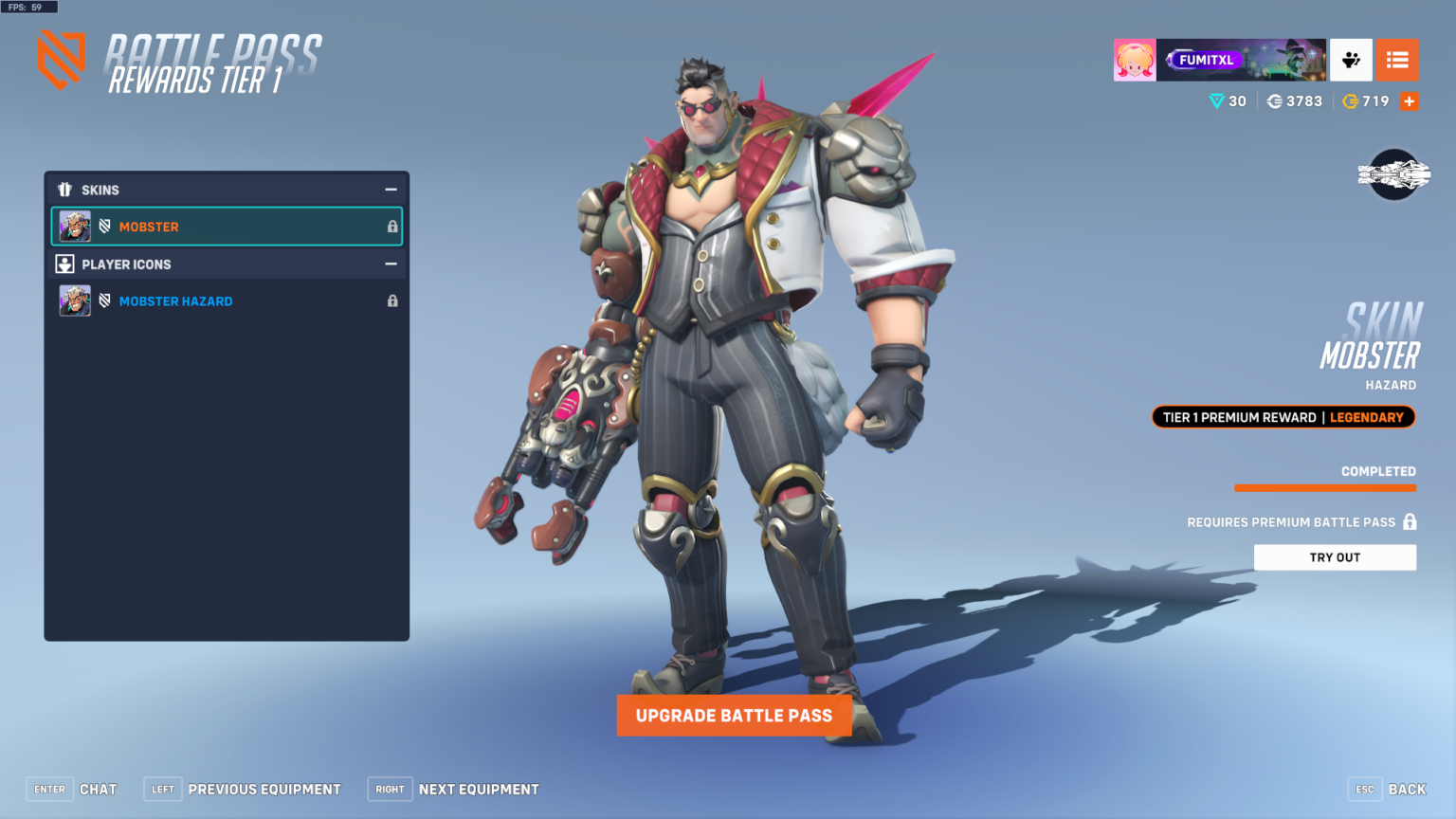Click the FPS counter in the top corner
The image size is (1456, 819).
(x=28, y=6)
